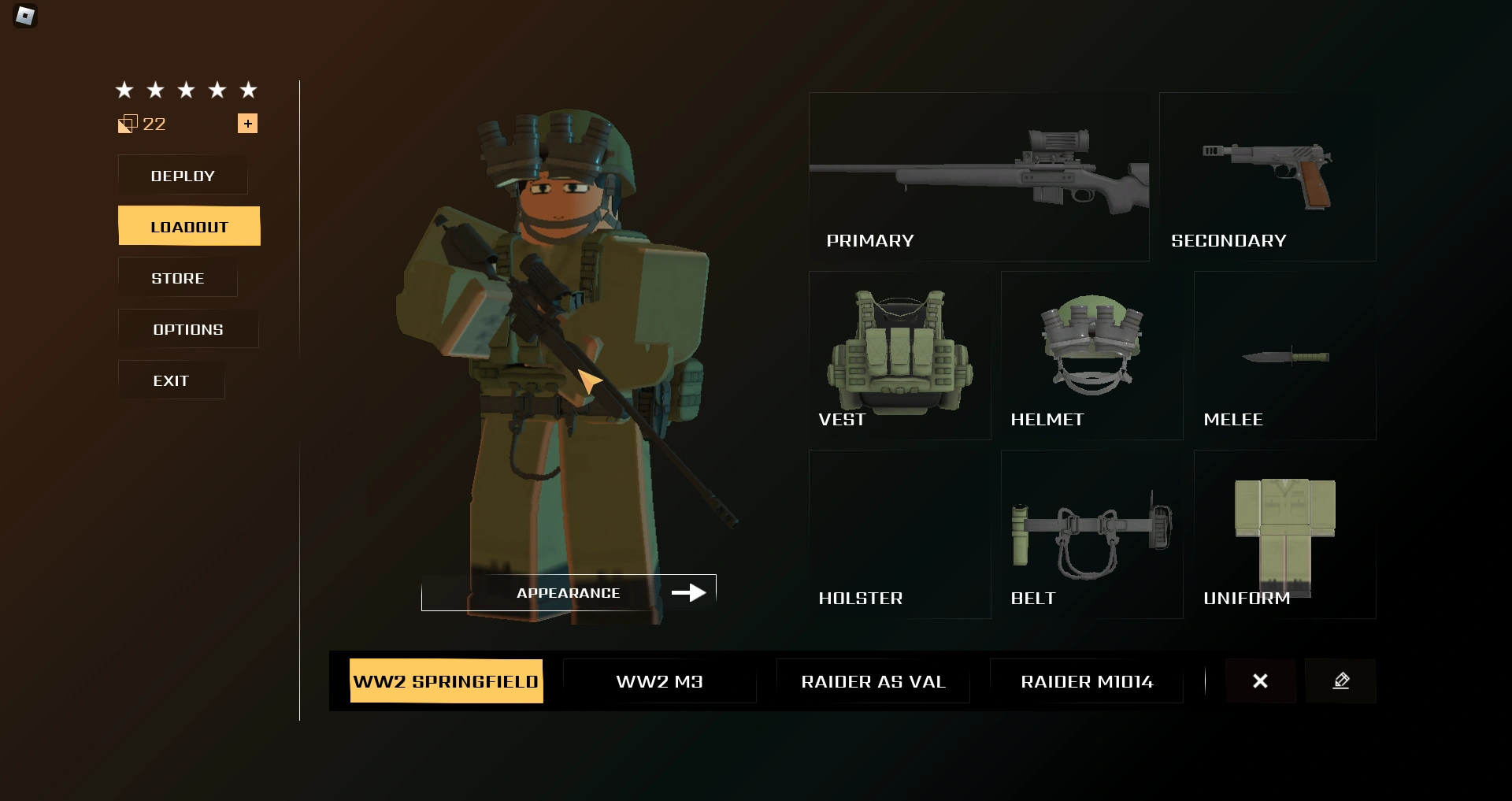Click the empty Holster slot
Image resolution: width=1512 pixels, height=801 pixels.
coord(899,534)
